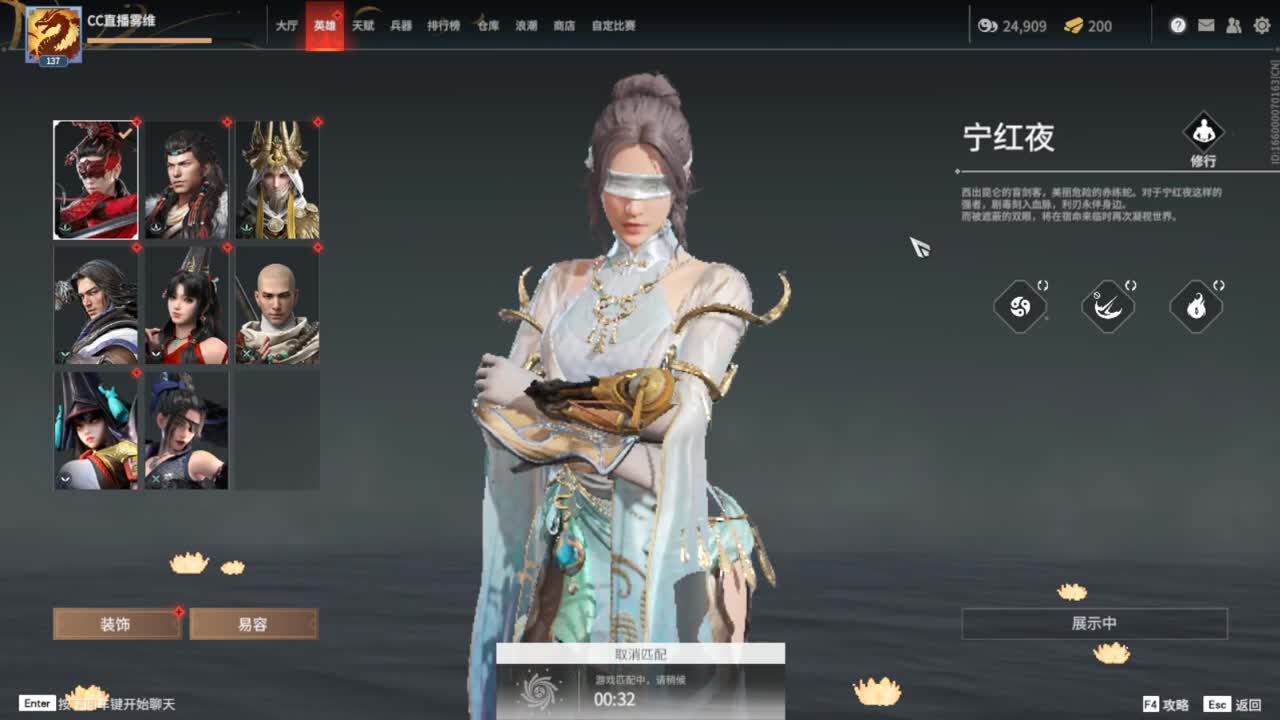1280x720 pixels.
Task: Click the middle crossed-blades skill icon
Action: click(1108, 307)
